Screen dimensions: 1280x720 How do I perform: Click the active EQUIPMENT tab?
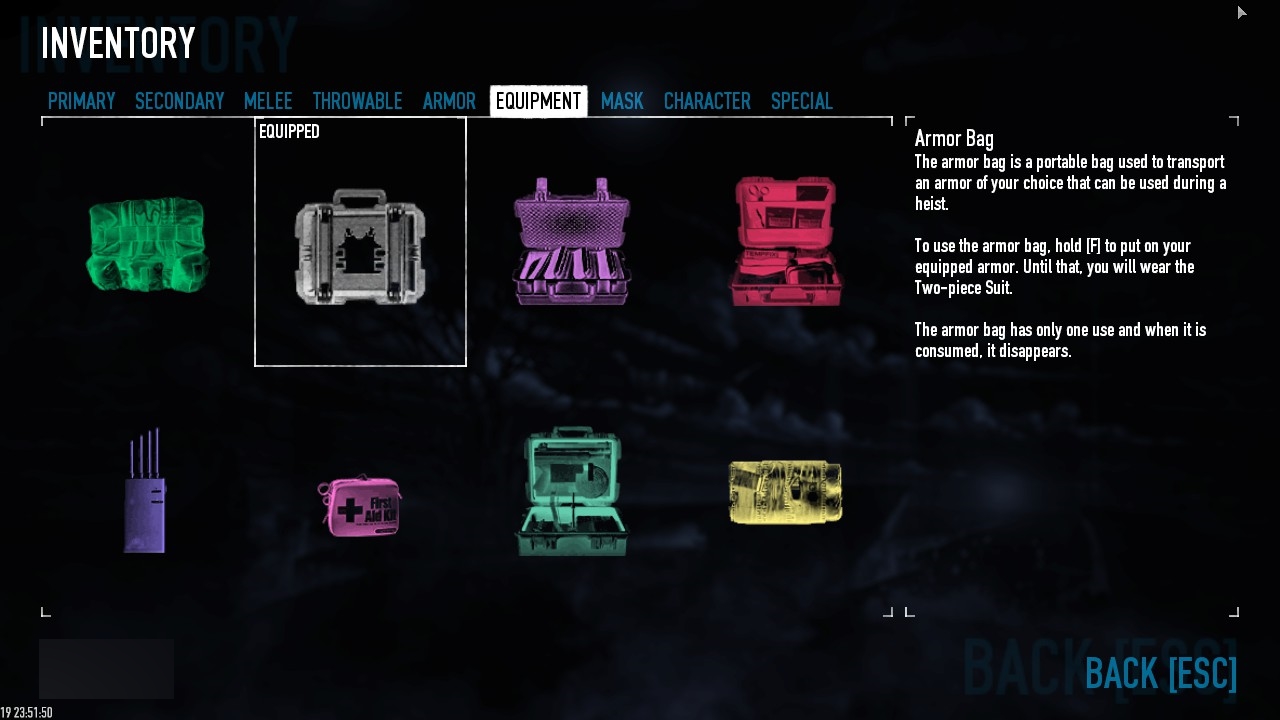point(538,100)
